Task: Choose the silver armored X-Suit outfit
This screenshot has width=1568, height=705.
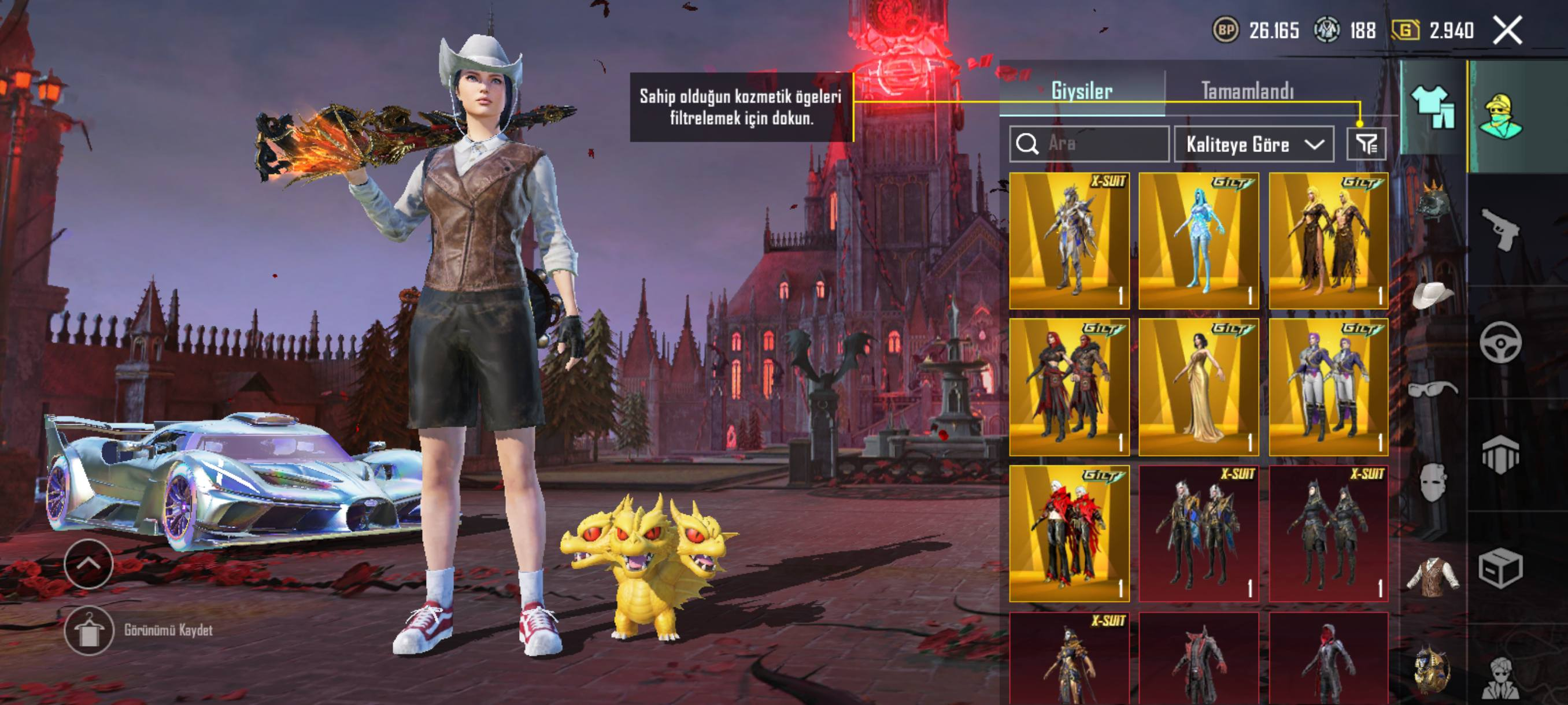Action: (1069, 241)
